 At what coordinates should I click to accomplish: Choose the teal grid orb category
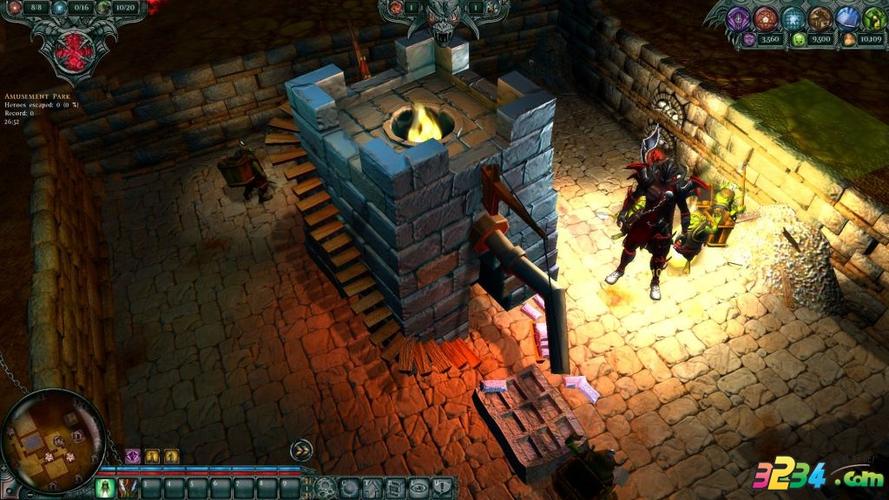click(793, 18)
